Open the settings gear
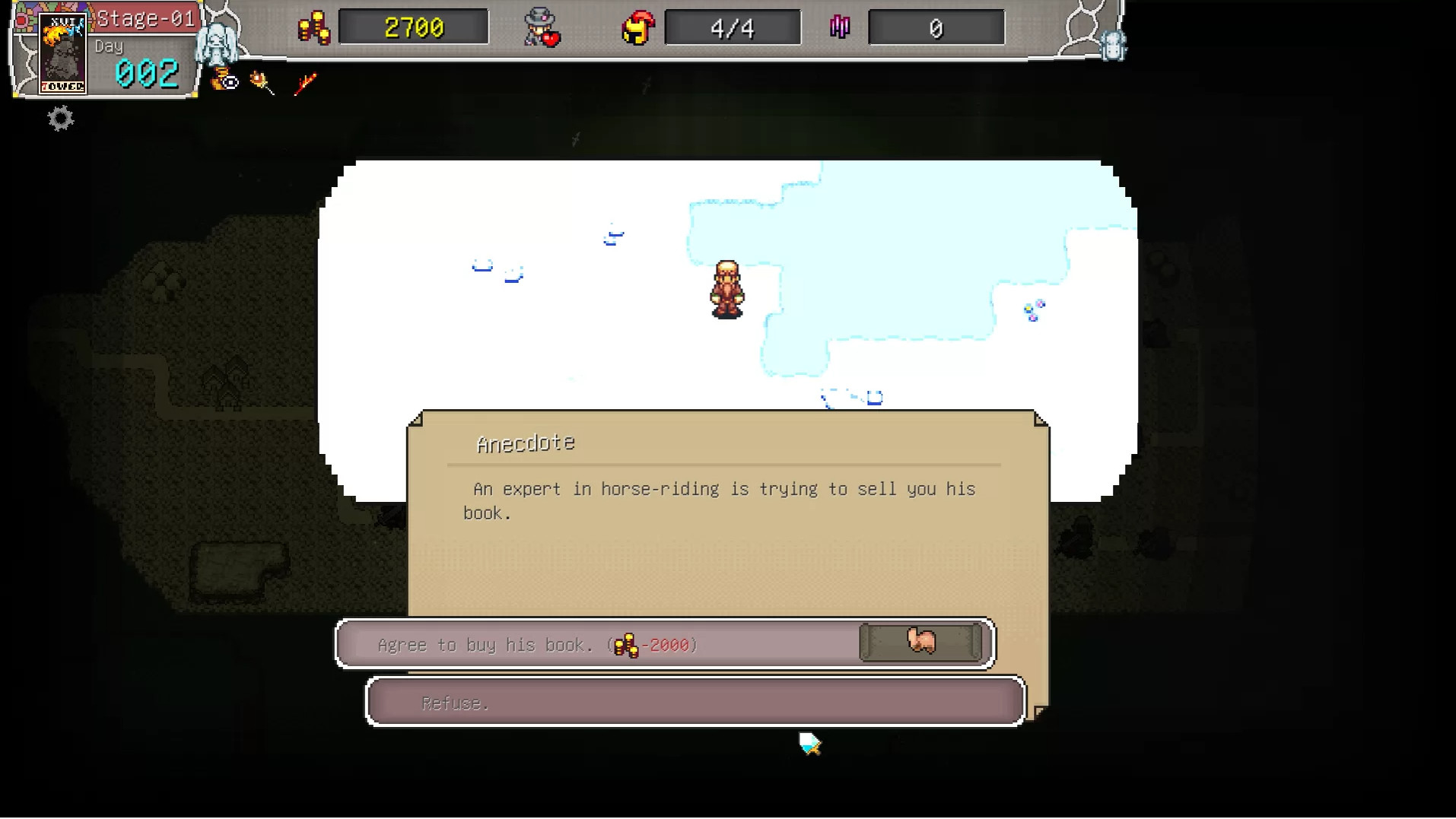Viewport: 1456px width, 819px height. click(x=59, y=119)
